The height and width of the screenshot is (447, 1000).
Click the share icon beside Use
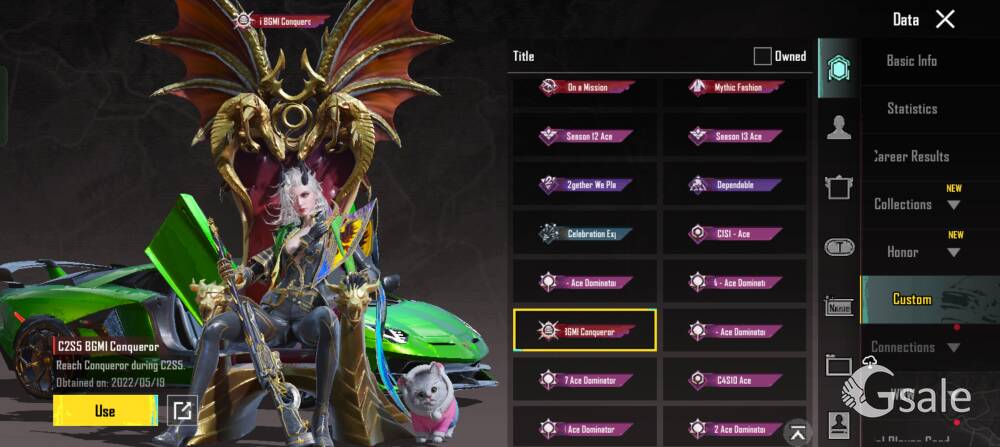(x=182, y=410)
